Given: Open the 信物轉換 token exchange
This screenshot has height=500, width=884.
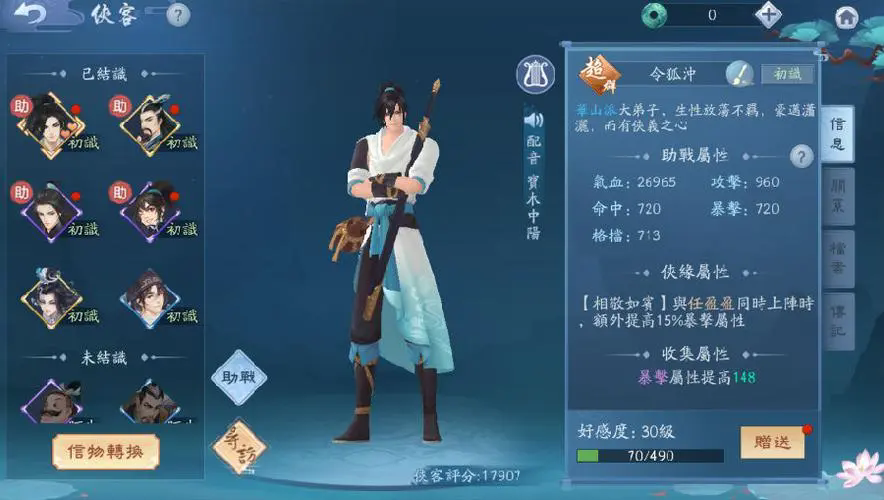Looking at the screenshot, I should (x=105, y=451).
